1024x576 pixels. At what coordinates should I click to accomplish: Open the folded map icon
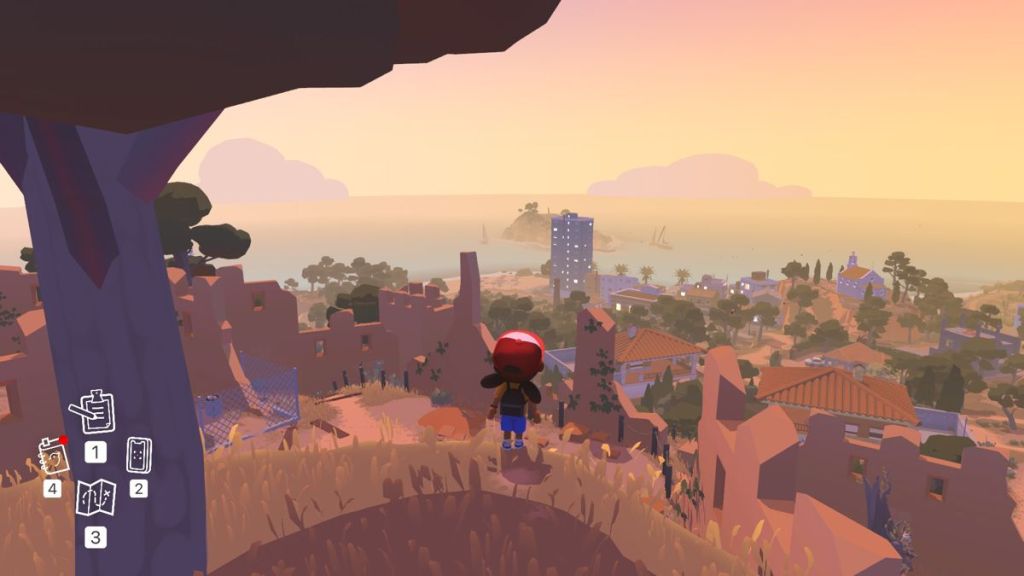point(95,497)
